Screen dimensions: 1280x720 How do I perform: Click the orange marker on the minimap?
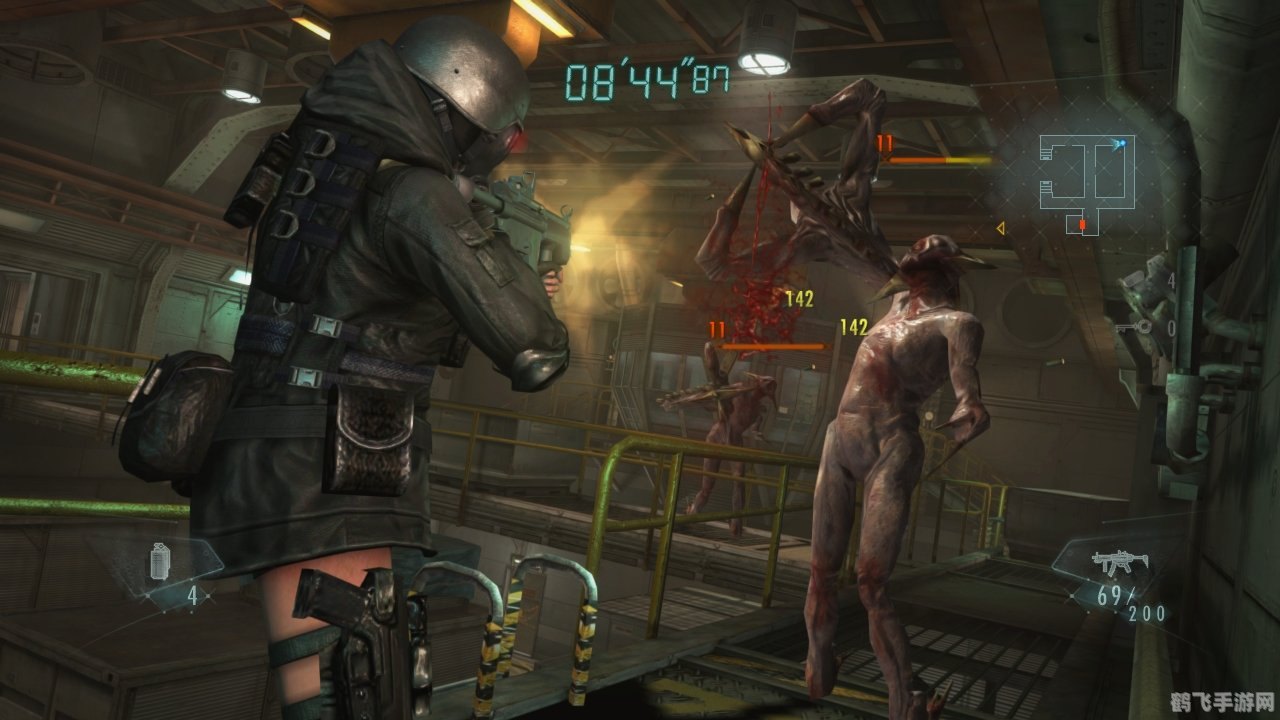tap(1082, 226)
